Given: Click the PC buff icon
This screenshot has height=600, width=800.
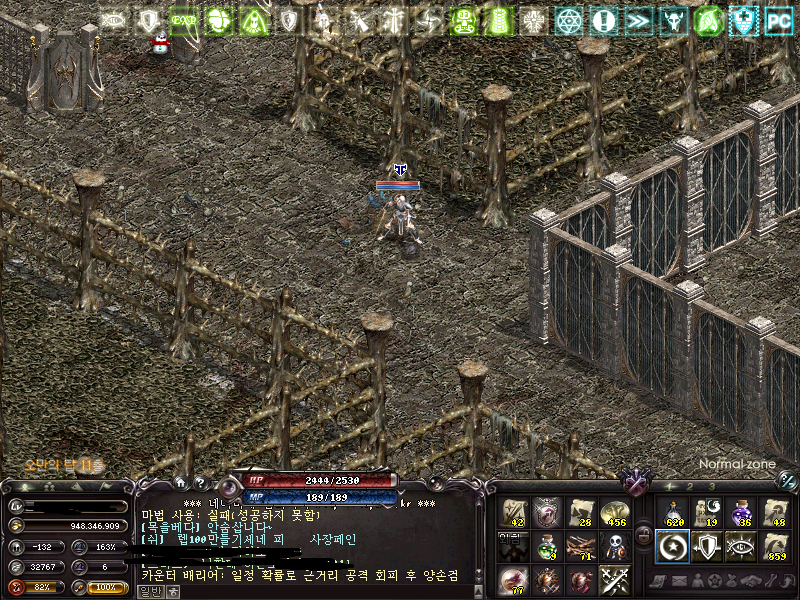Looking at the screenshot, I should pyautogui.click(x=778, y=19).
